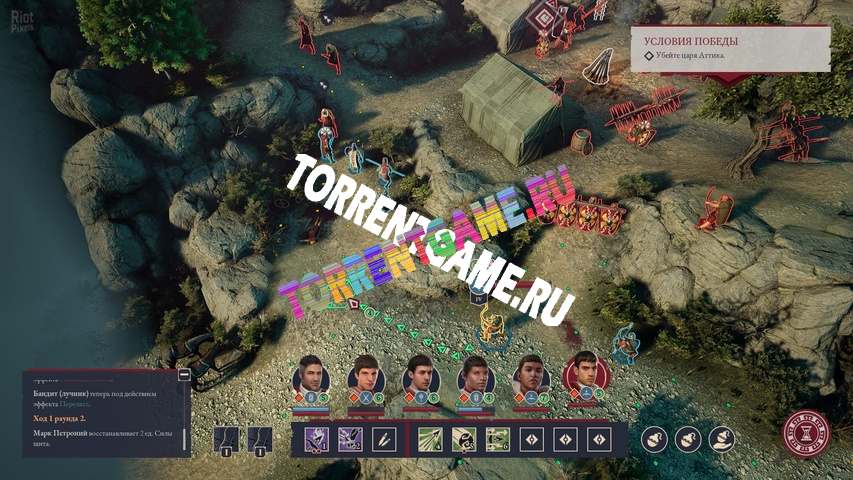The image size is (853, 480).
Task: Activate the green triple-arrows ability
Action: point(498,438)
